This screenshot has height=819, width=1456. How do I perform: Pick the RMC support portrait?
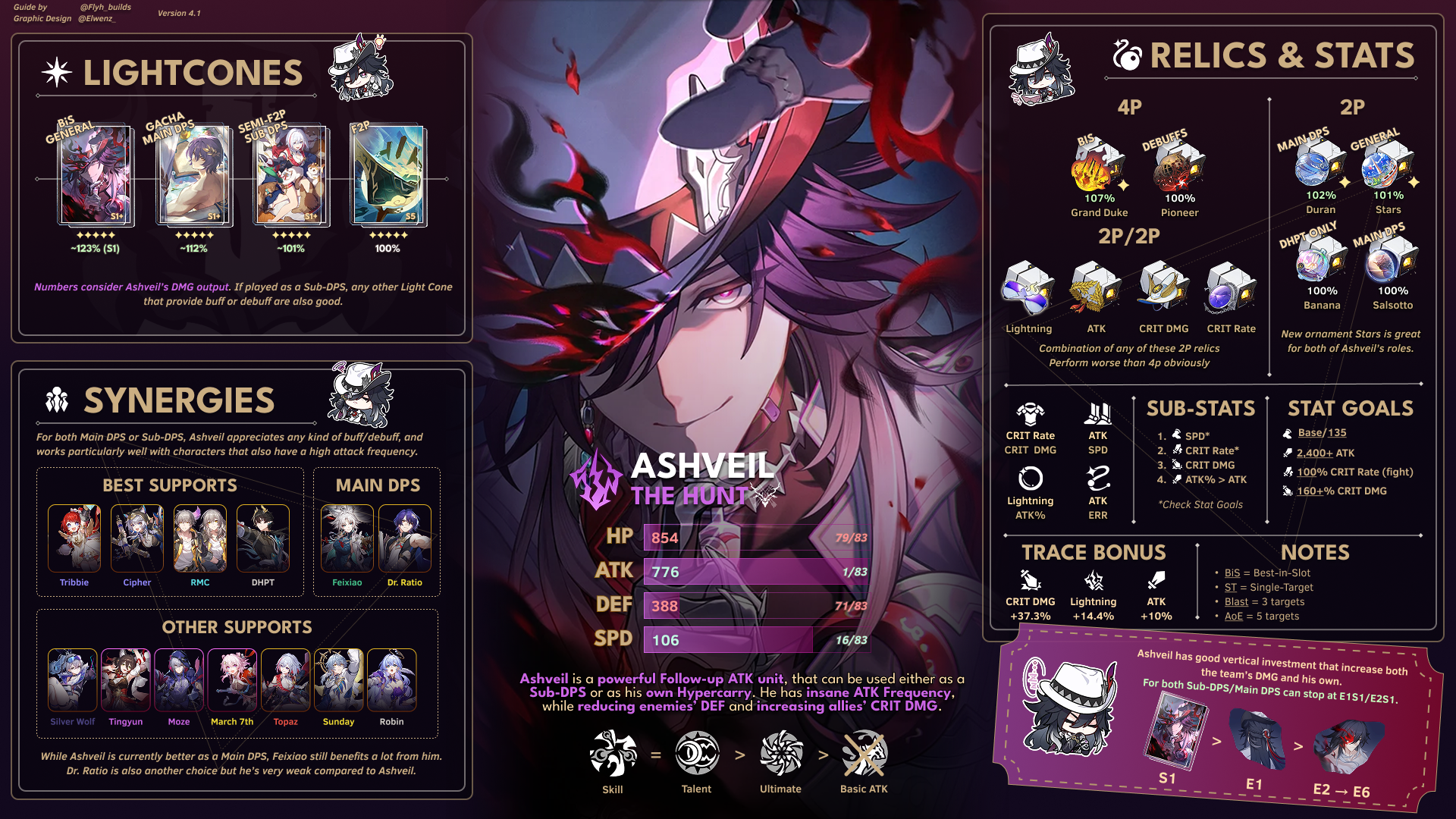pos(200,538)
